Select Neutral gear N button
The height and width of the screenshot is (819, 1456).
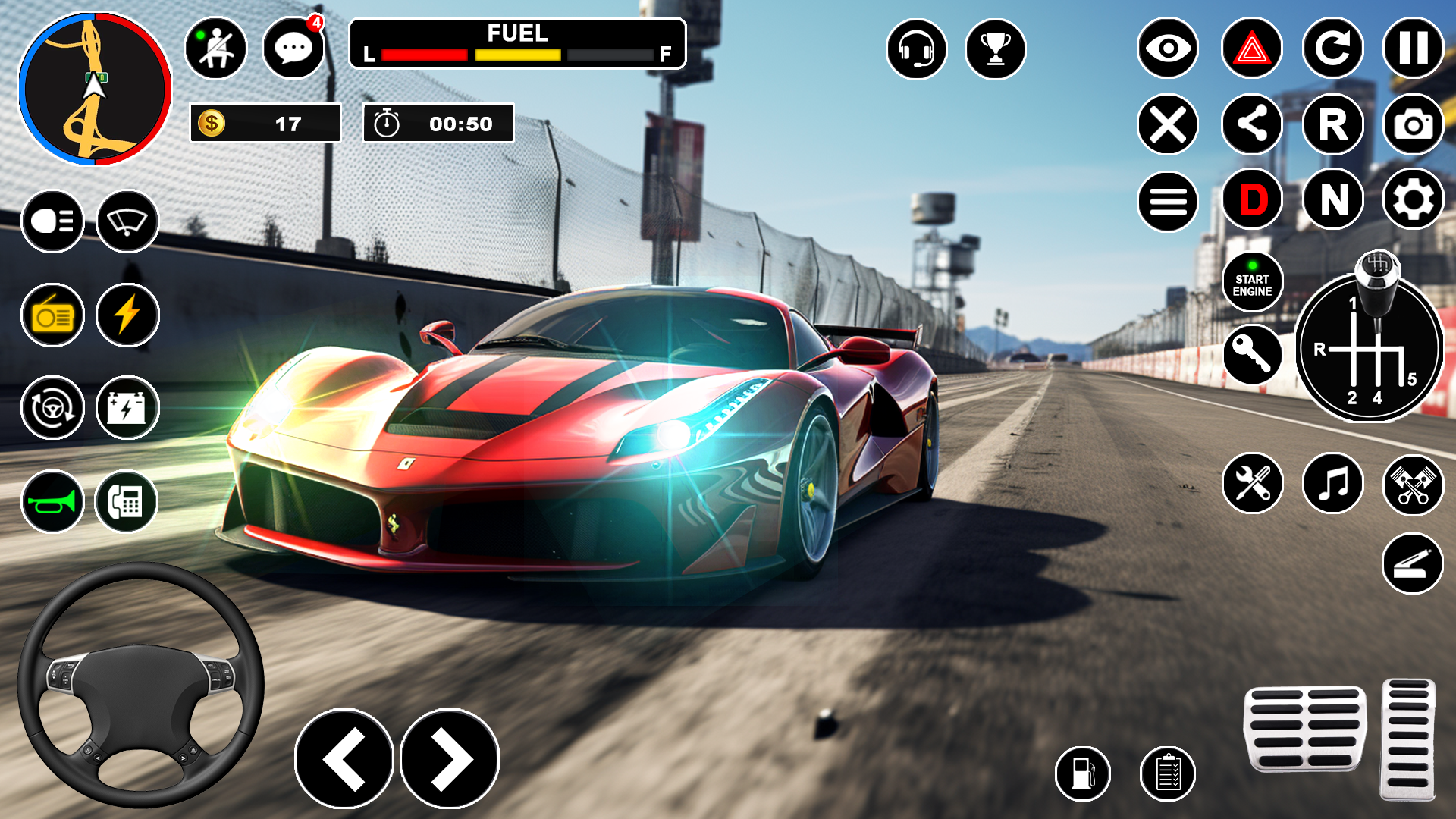point(1332,200)
